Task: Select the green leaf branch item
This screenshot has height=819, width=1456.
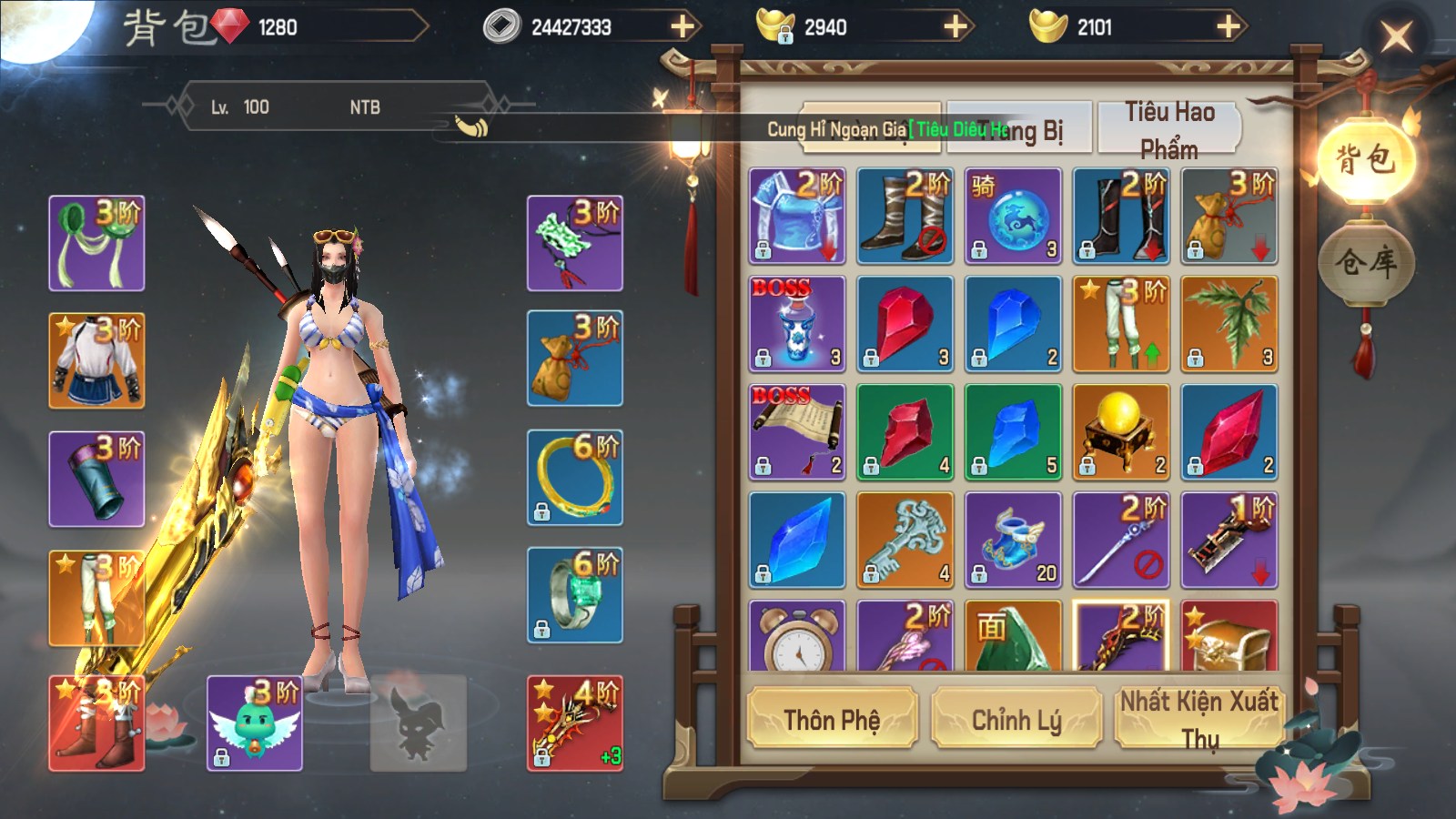Action: pyautogui.click(x=1229, y=324)
